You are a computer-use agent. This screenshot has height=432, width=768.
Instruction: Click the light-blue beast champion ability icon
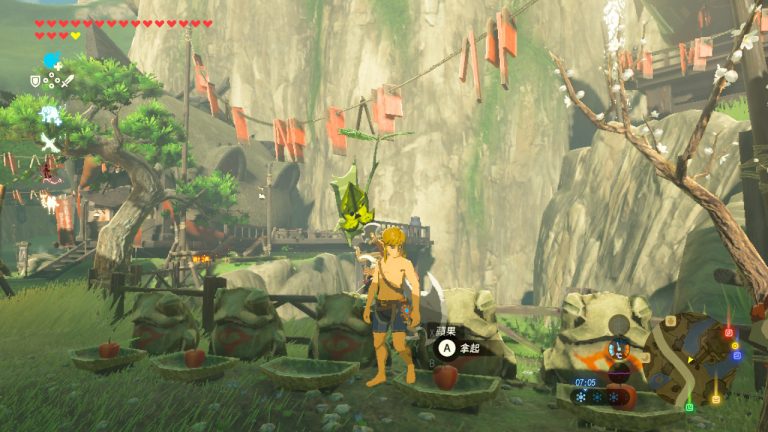point(49,114)
